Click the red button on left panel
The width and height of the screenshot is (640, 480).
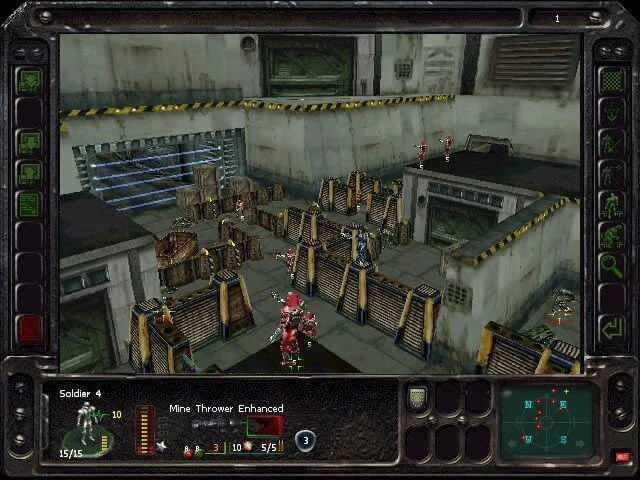click(29, 328)
